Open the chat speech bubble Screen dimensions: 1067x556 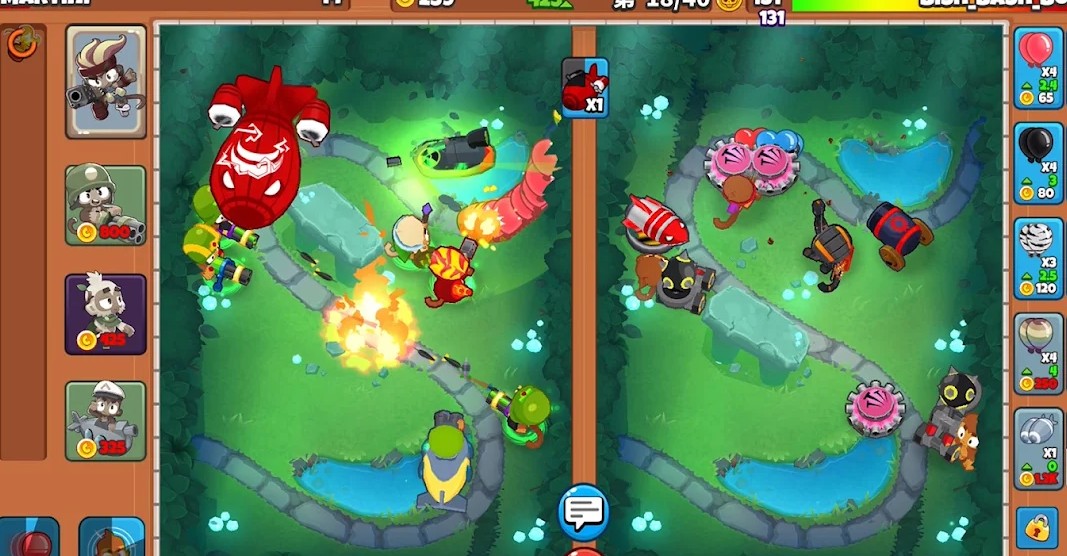click(583, 512)
